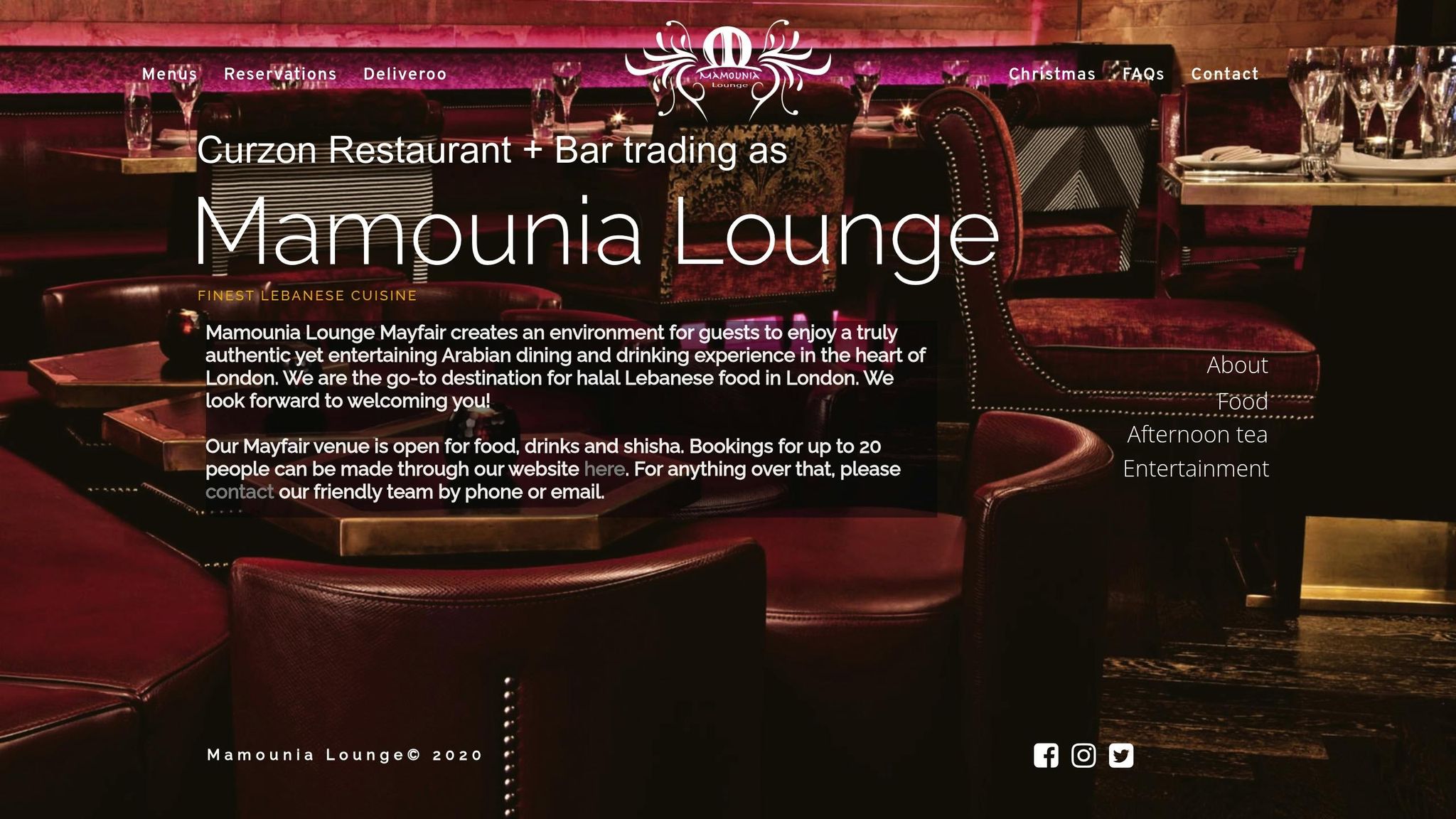Open the Menus navigation item

pos(169,74)
